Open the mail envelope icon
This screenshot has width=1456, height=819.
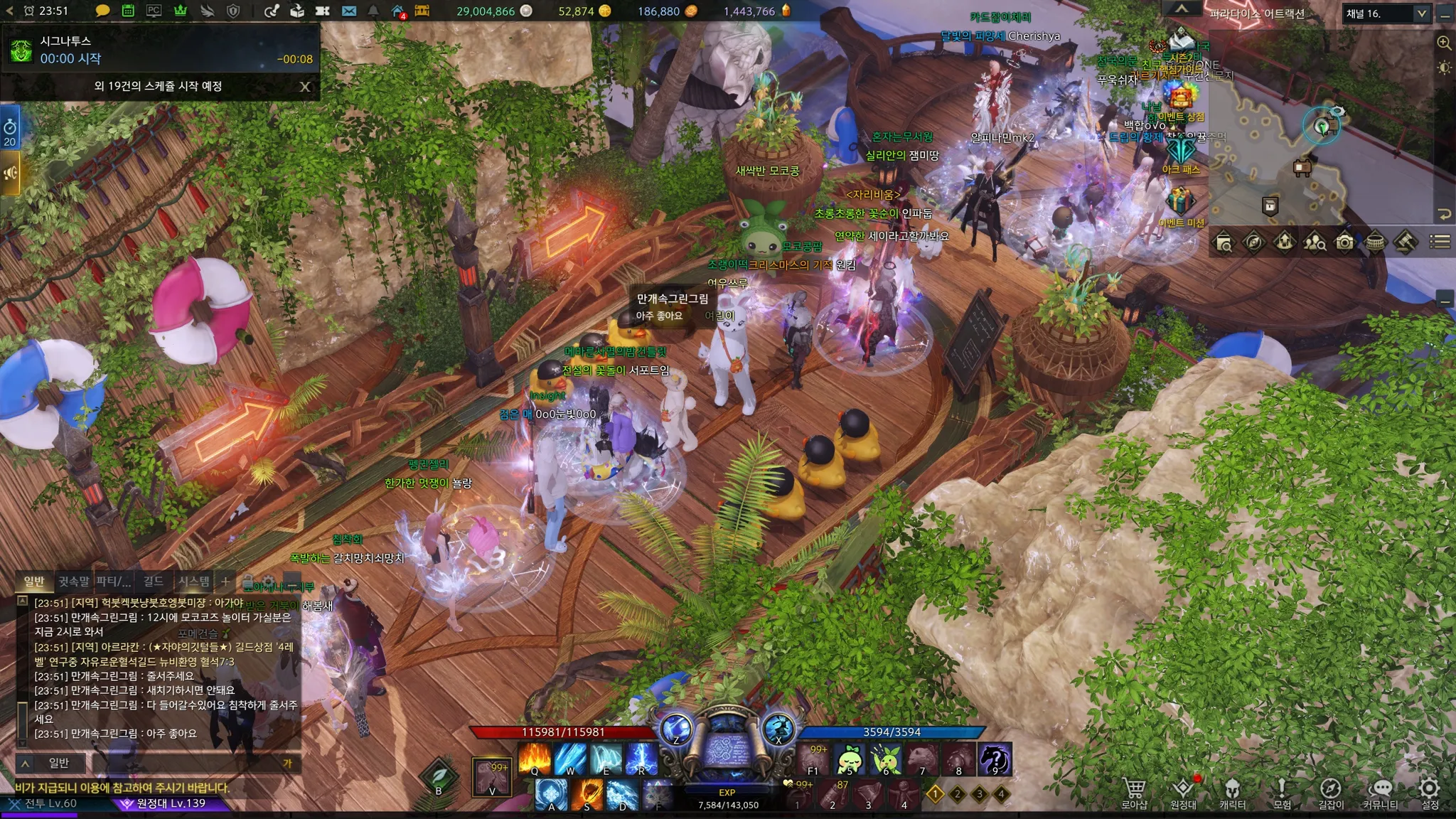[348, 11]
